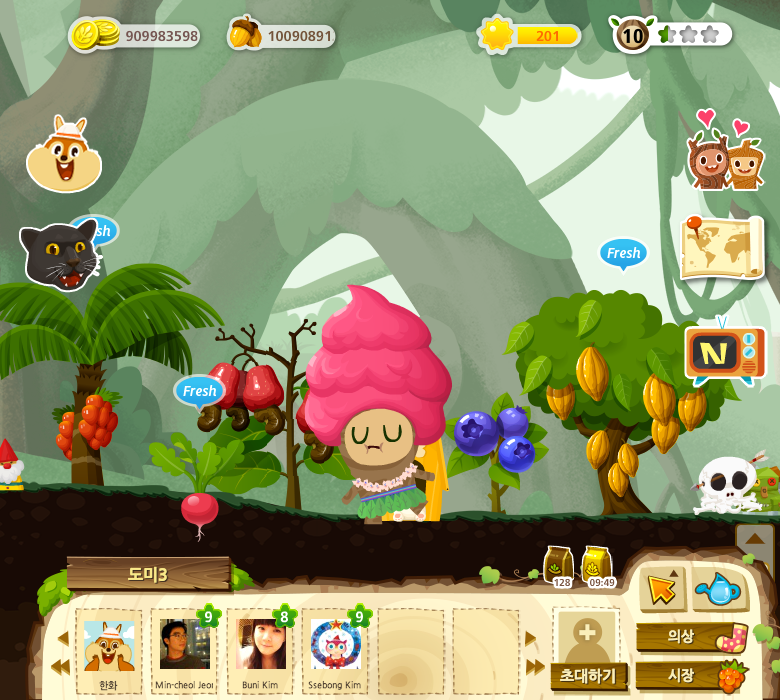Open the orange TV news icon

pyautogui.click(x=725, y=353)
